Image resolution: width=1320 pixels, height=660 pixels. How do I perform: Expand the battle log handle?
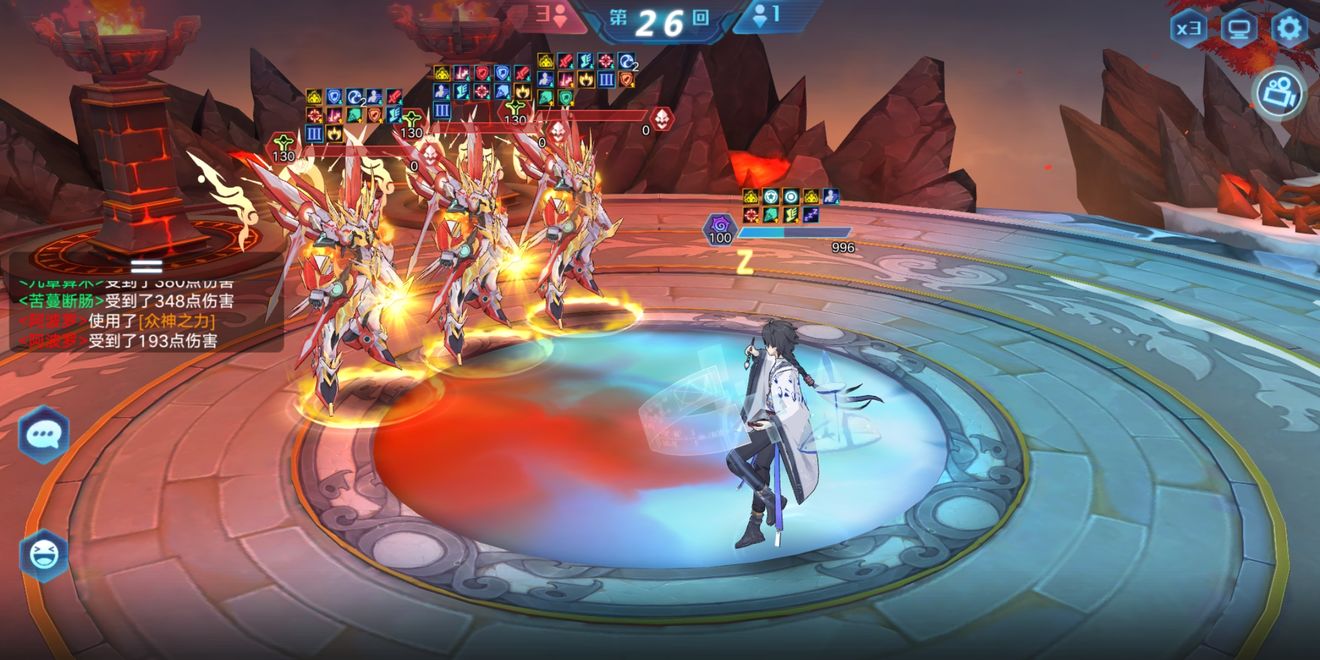coord(146,265)
